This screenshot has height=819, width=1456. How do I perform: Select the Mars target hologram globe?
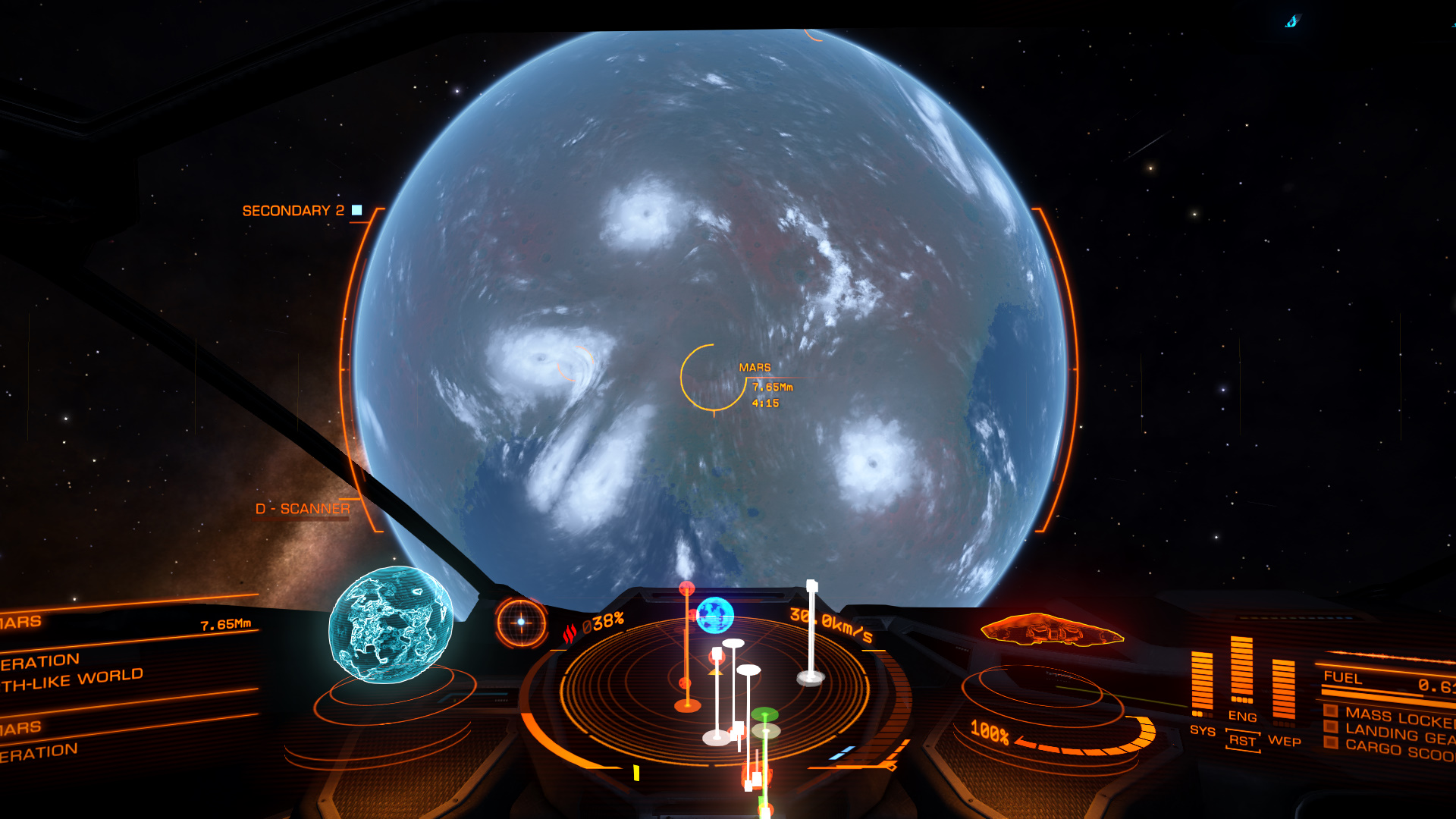pos(391,625)
